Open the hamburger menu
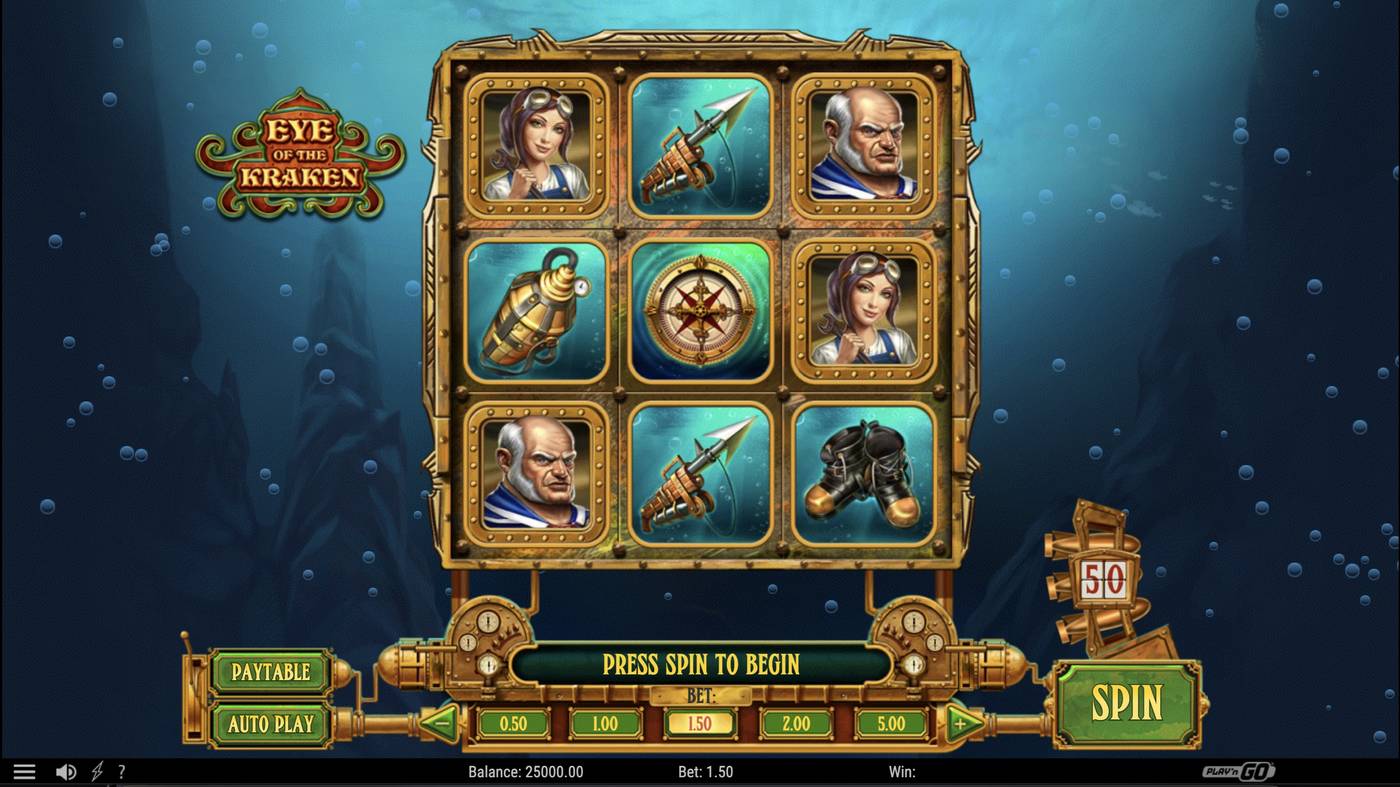Viewport: 1400px width, 787px height. 25,770
